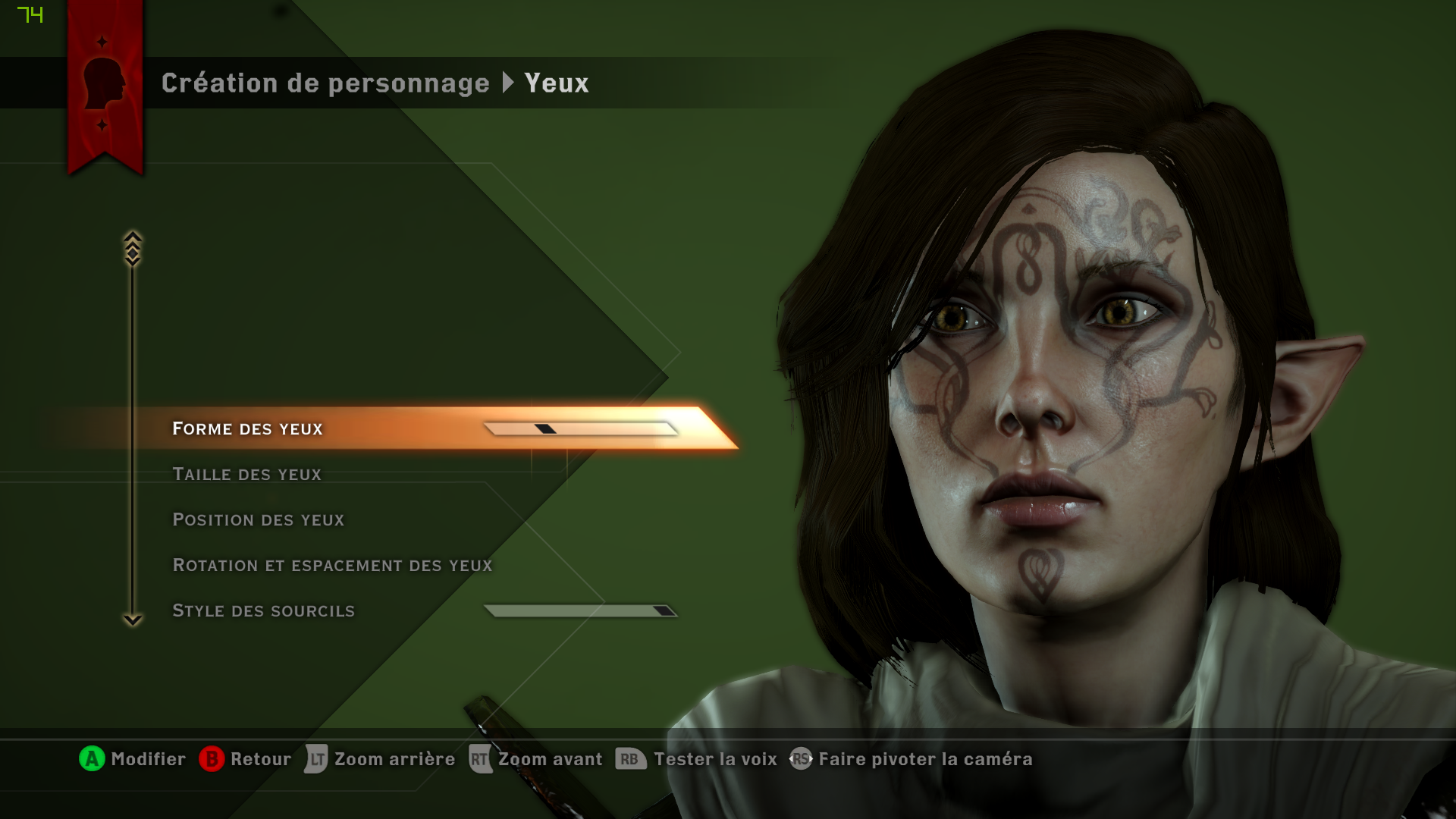Select Rotation et espacement des yeux
The image size is (1456, 819).
tap(332, 566)
